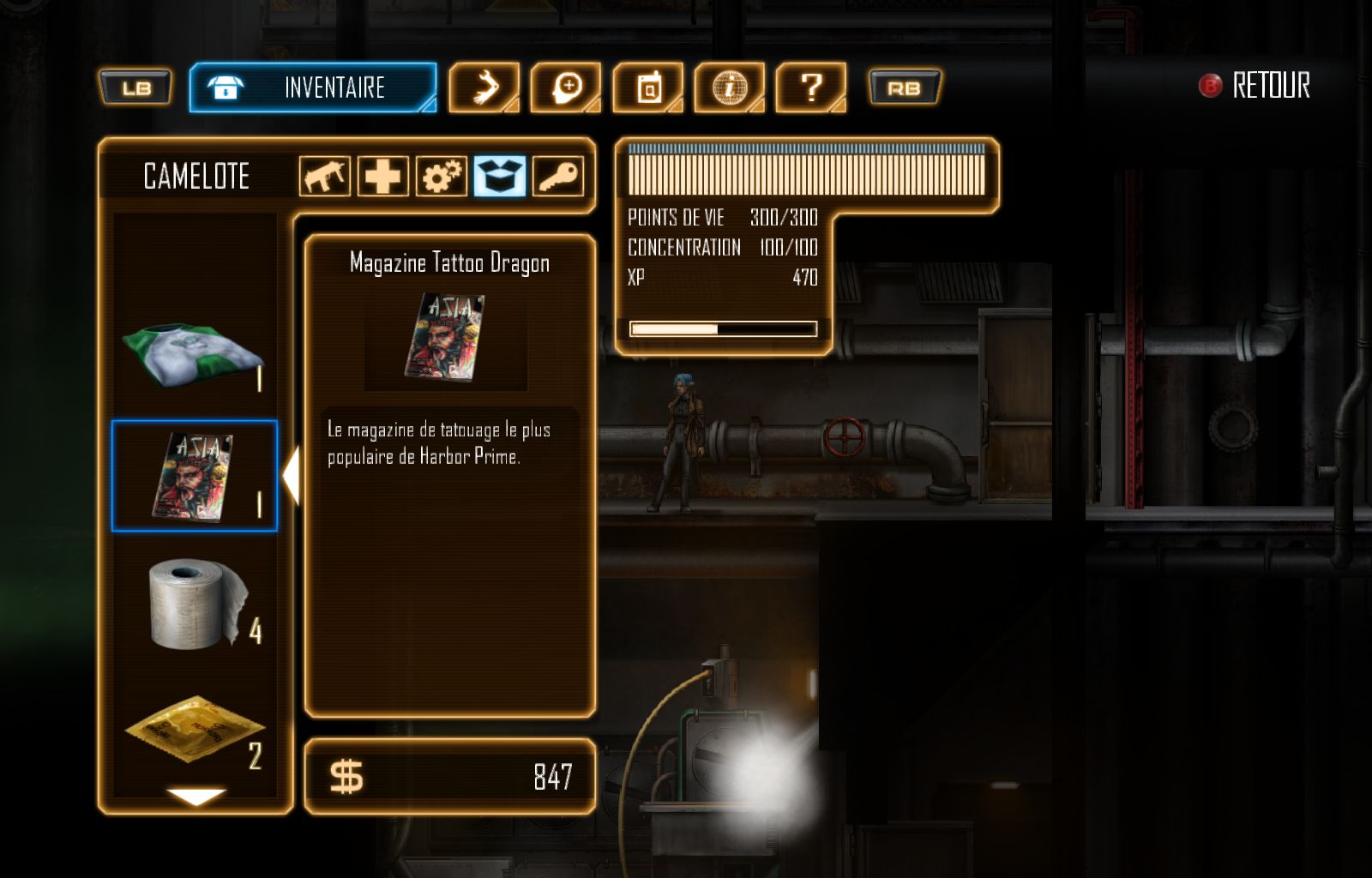Show the question mark help tab
Screen dimensions: 1372x878
(810, 87)
